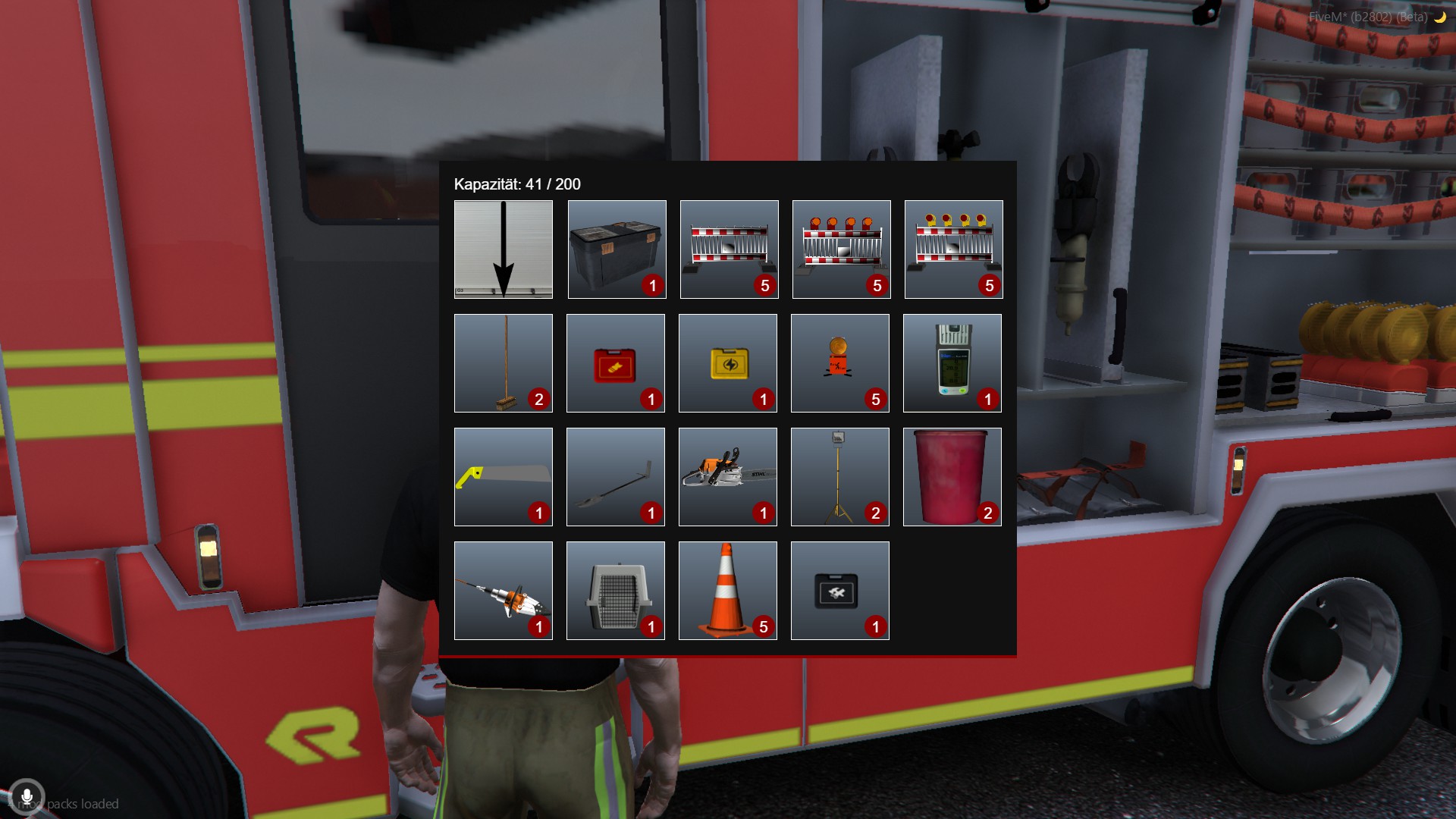Viewport: 1456px width, 819px height.
Task: Choose the barrier with orange warning lights
Action: [841, 249]
